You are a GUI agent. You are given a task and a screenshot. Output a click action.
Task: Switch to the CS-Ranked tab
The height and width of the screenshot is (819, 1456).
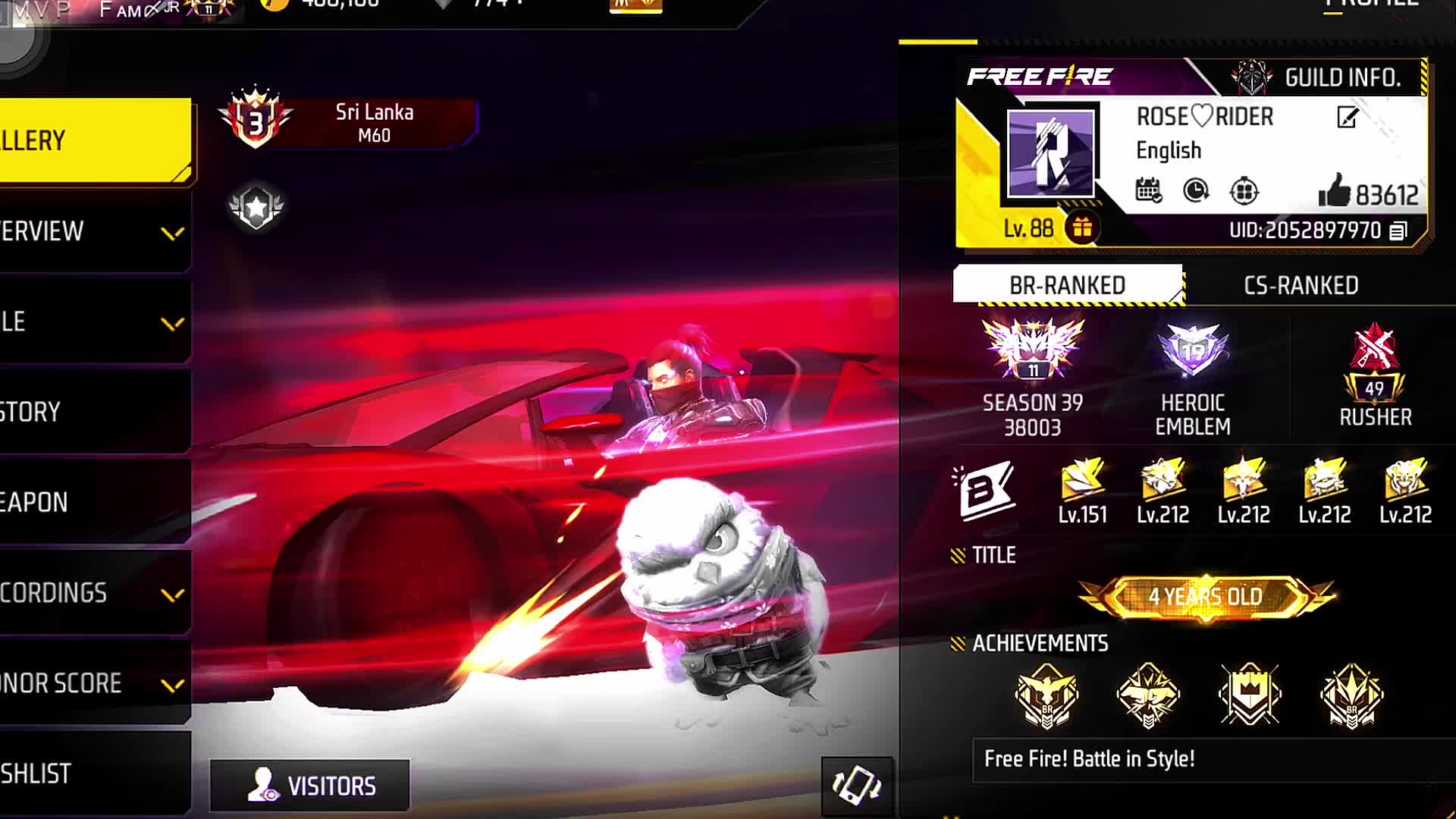1301,285
